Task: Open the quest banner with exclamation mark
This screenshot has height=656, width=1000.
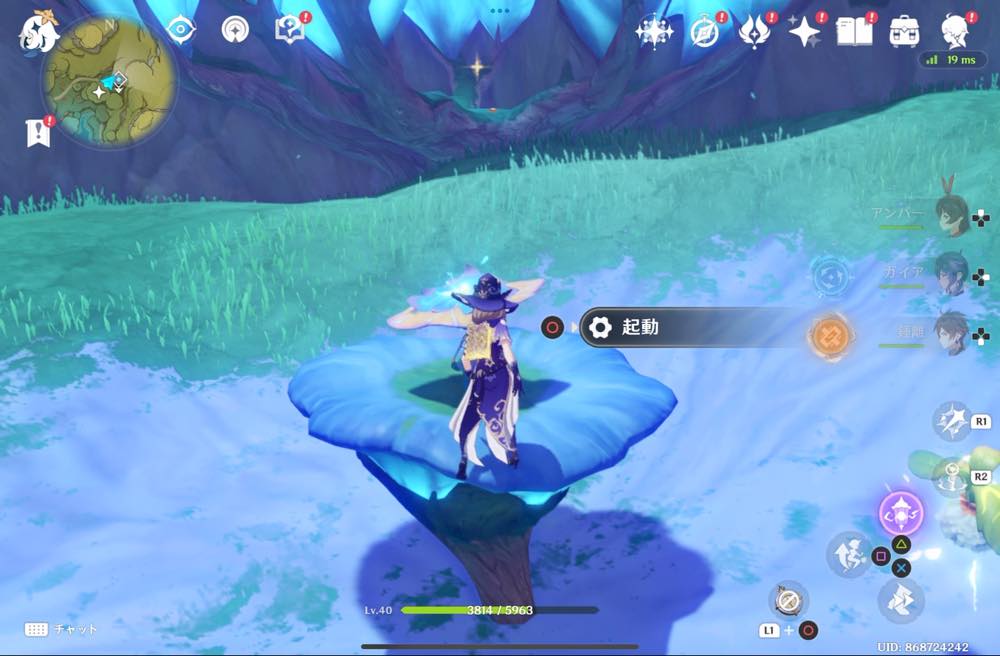Action: 38,133
